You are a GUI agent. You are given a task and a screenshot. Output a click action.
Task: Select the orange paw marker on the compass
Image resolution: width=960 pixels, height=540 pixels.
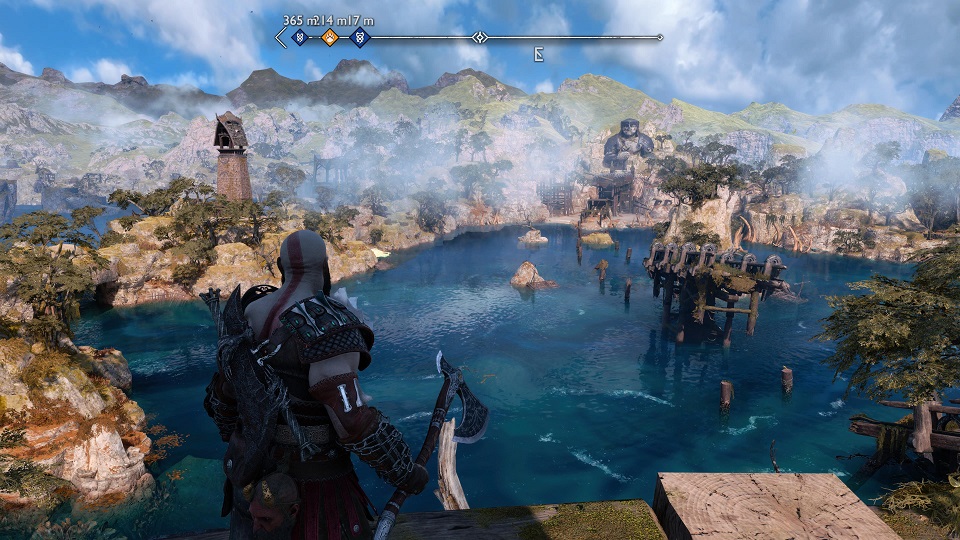pyautogui.click(x=329, y=38)
